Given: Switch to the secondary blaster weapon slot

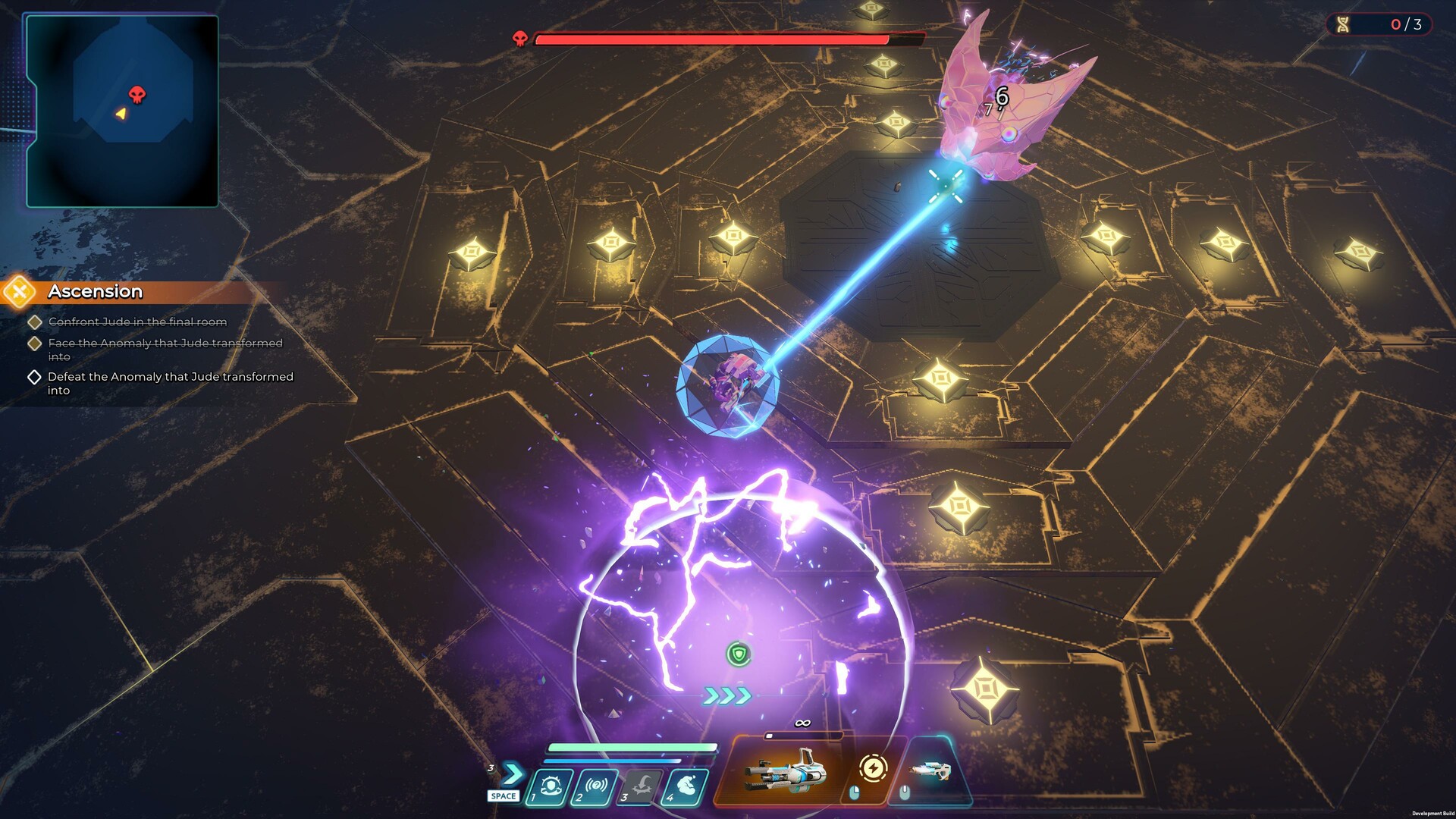Looking at the screenshot, I should pyautogui.click(x=931, y=771).
